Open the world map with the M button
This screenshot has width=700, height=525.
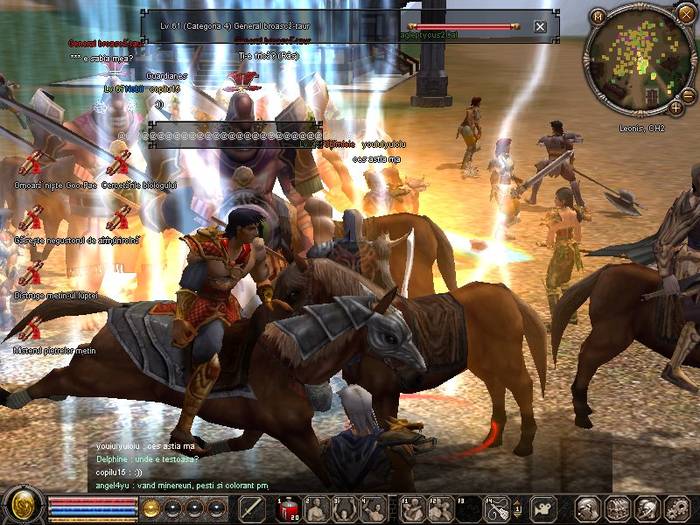[598, 16]
